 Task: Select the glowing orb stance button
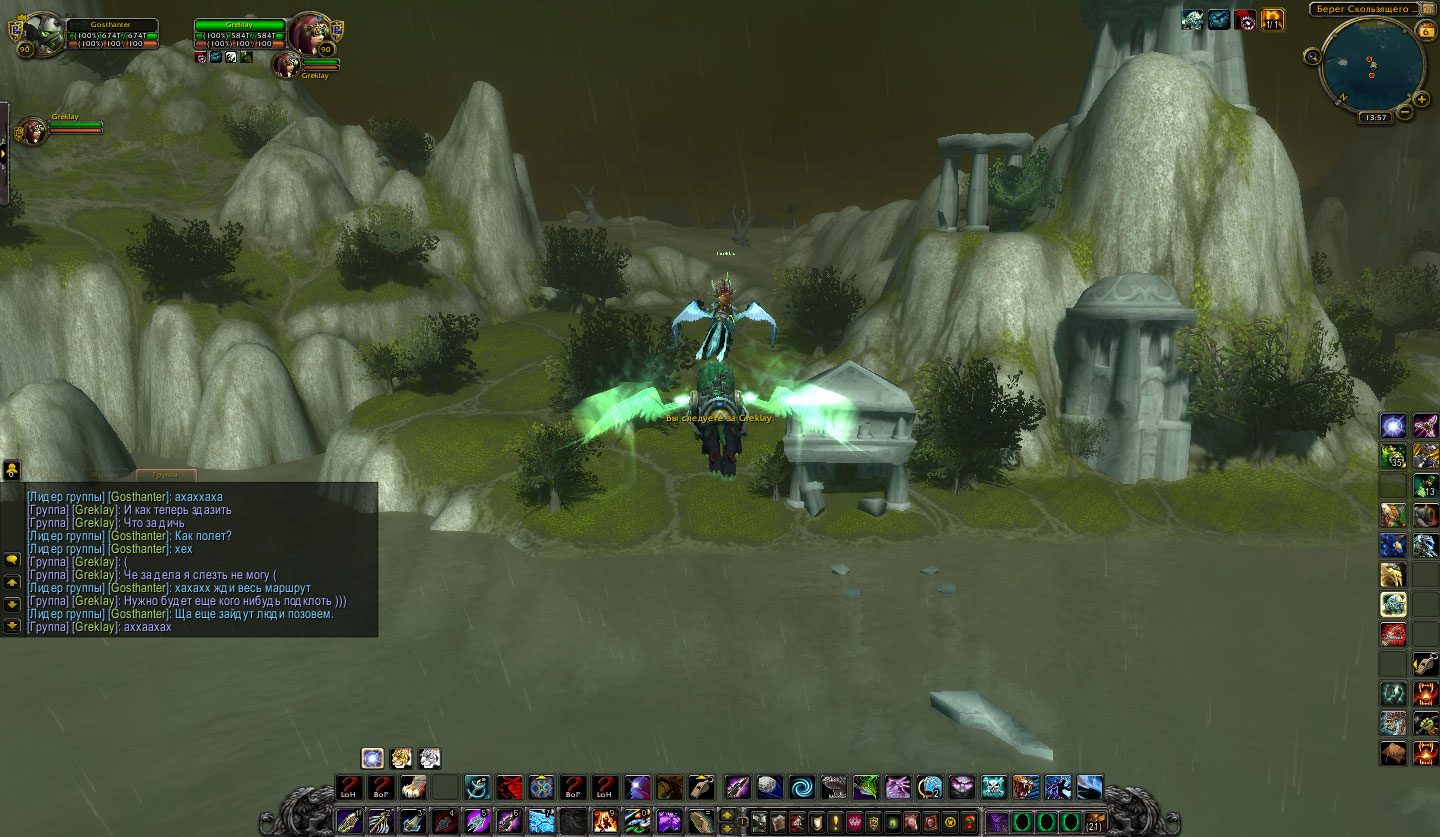click(373, 758)
